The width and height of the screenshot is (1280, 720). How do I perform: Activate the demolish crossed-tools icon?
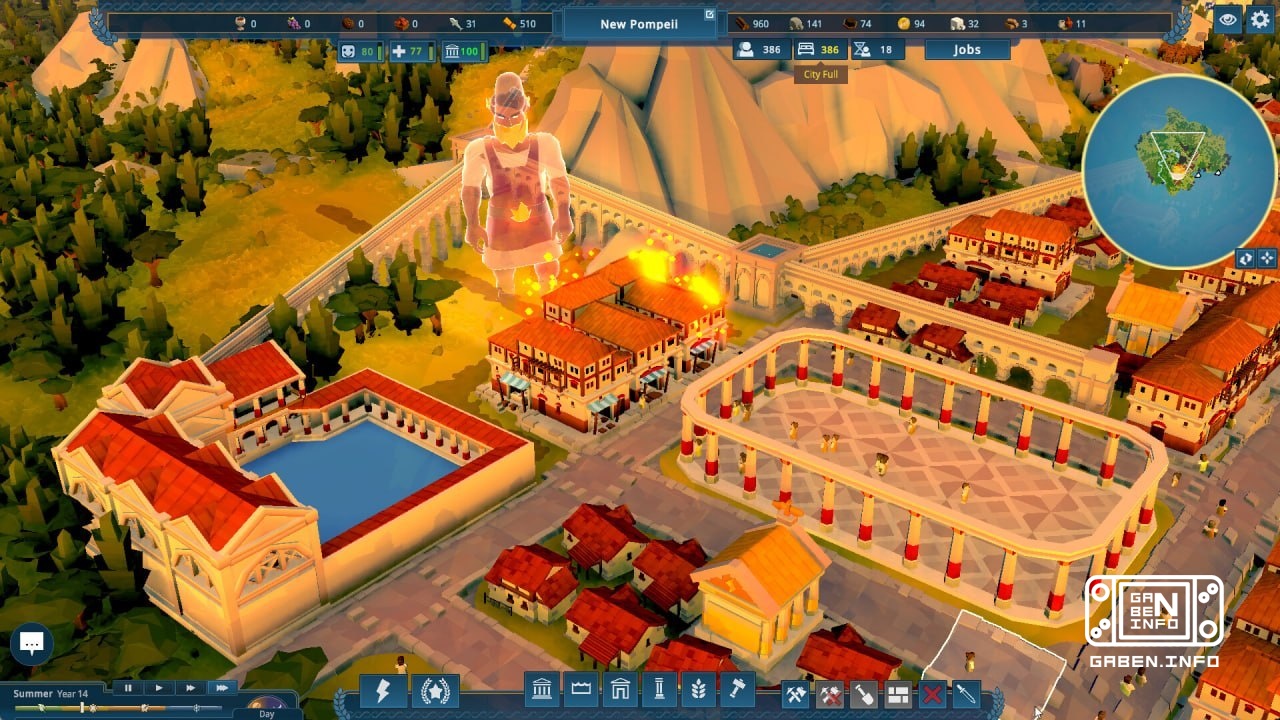pyautogui.click(x=830, y=692)
